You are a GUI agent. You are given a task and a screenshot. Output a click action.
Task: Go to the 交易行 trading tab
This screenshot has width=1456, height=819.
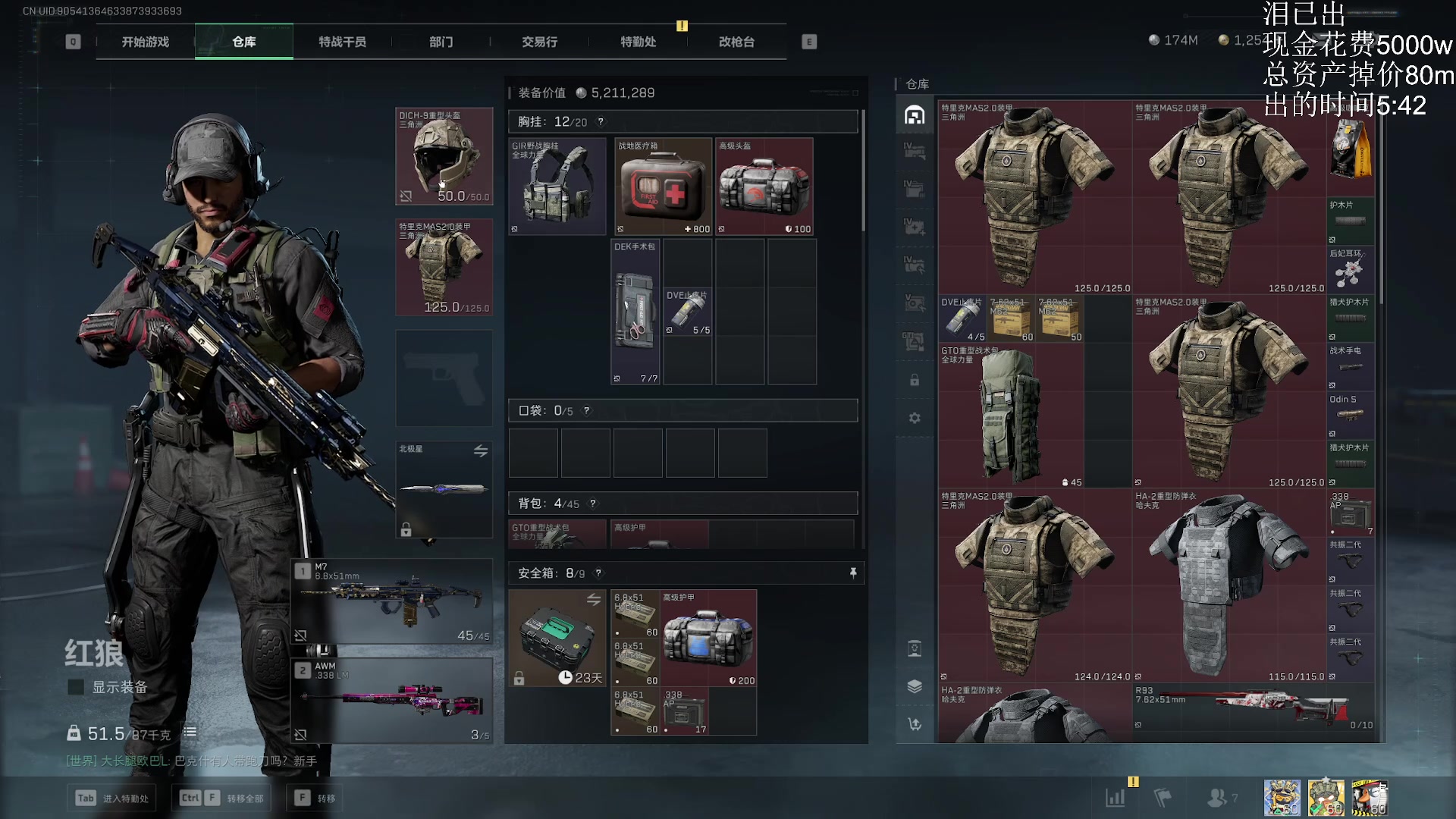coord(539,42)
